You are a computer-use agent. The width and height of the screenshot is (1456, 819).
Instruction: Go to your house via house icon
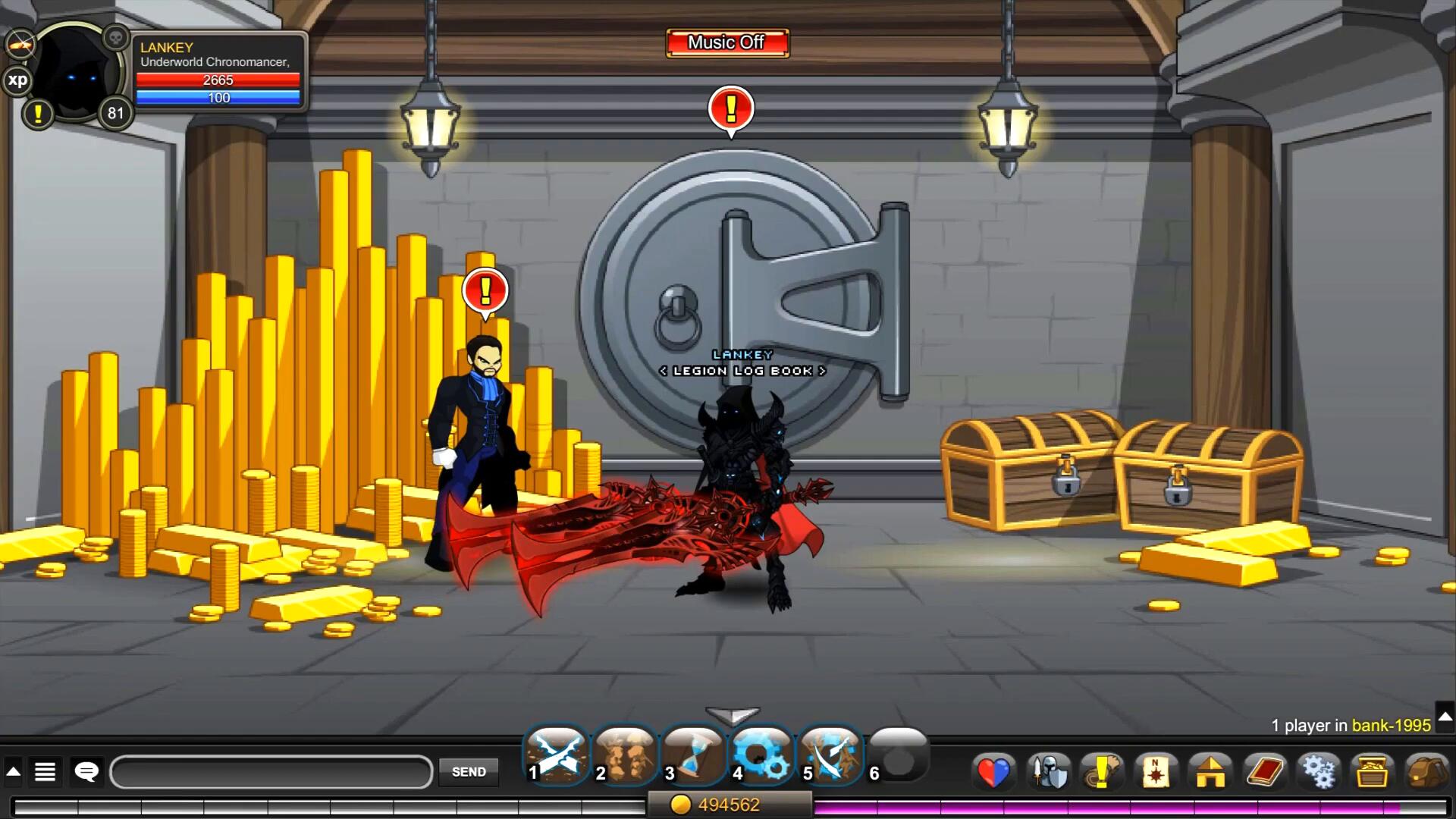[x=1210, y=772]
